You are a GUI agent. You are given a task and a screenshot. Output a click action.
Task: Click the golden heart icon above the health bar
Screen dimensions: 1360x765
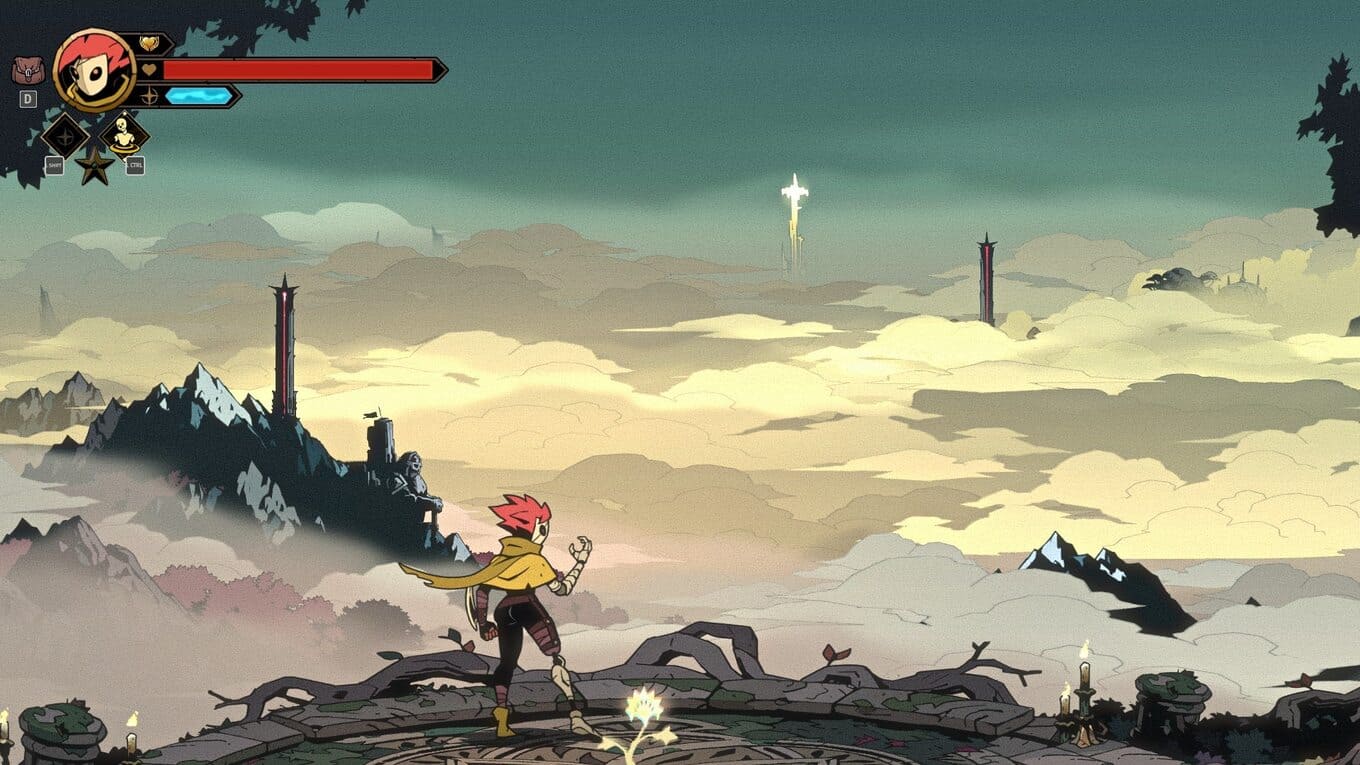[150, 43]
